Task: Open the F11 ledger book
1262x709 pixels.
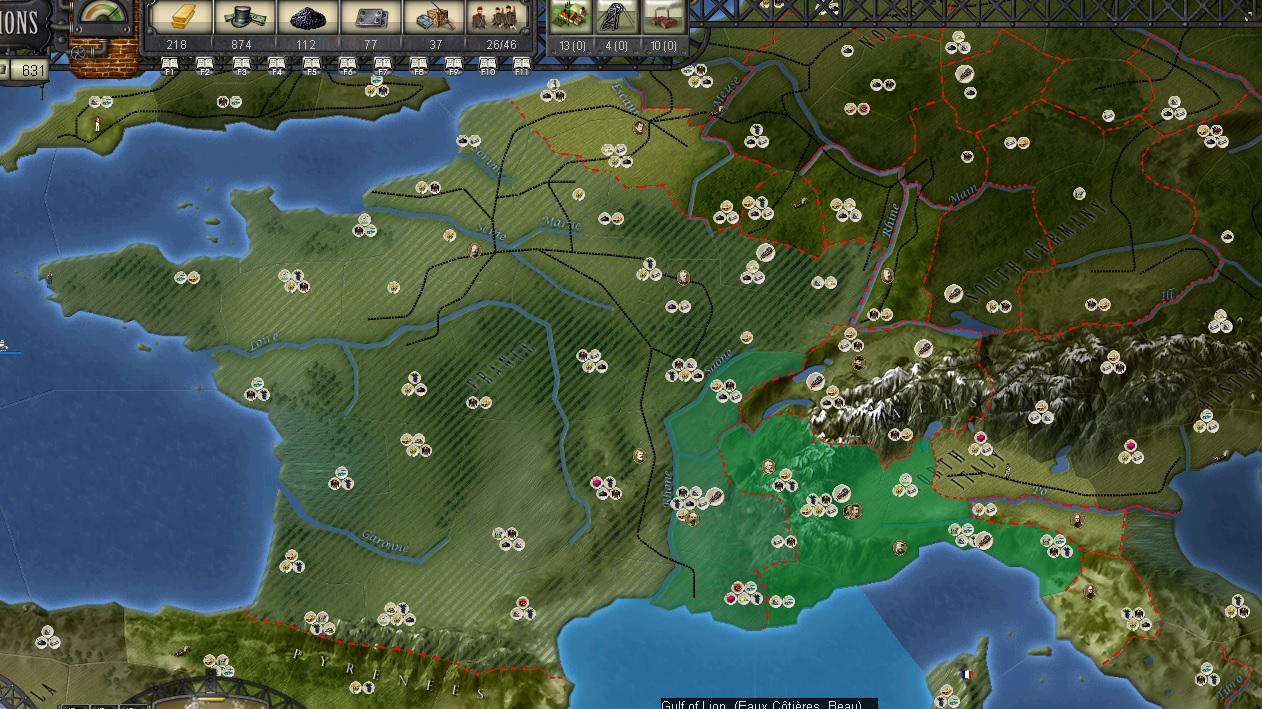Action: [521, 65]
